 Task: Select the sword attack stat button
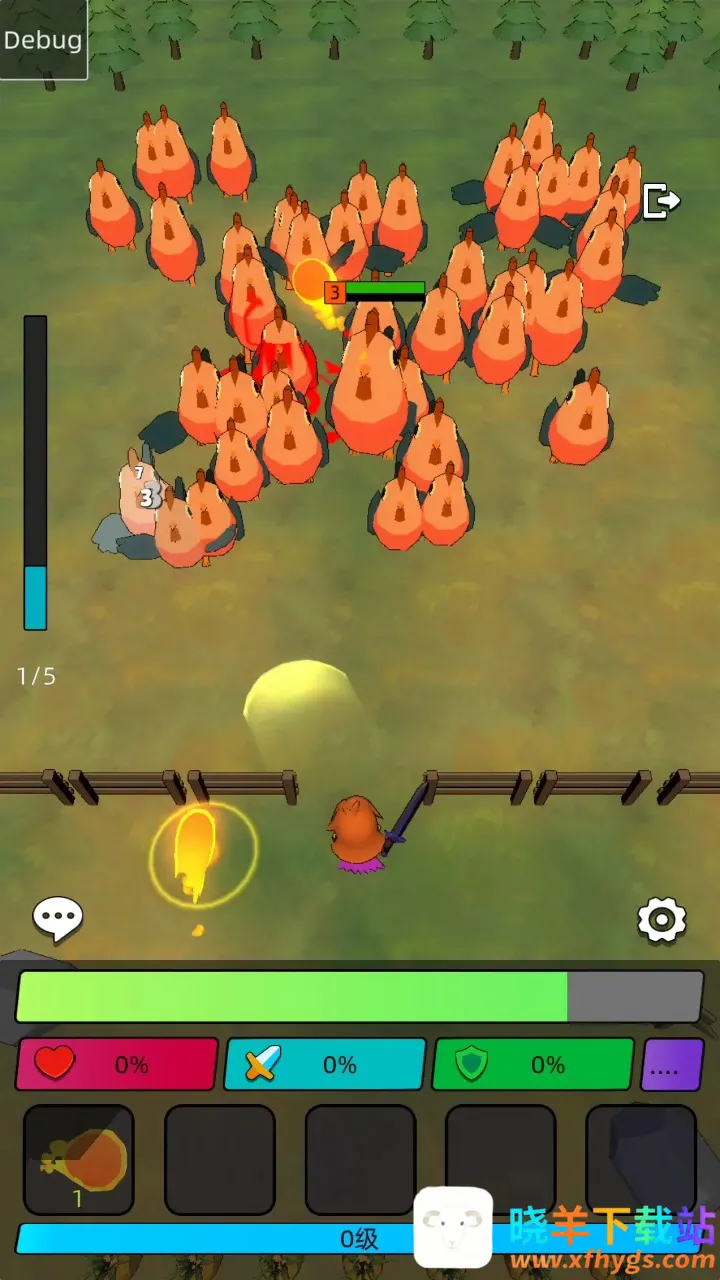click(x=325, y=1065)
